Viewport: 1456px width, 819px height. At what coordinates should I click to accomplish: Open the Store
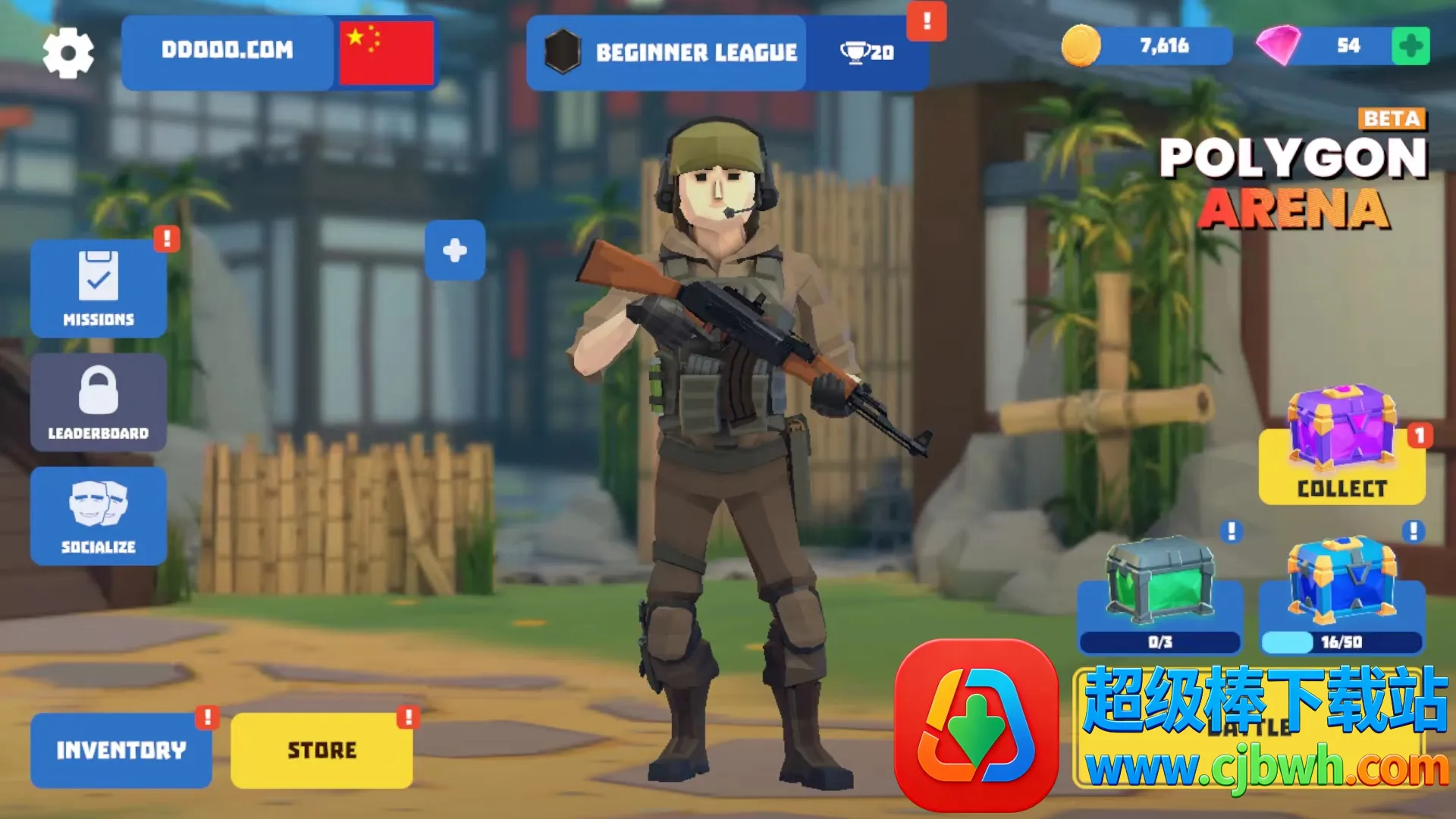322,749
